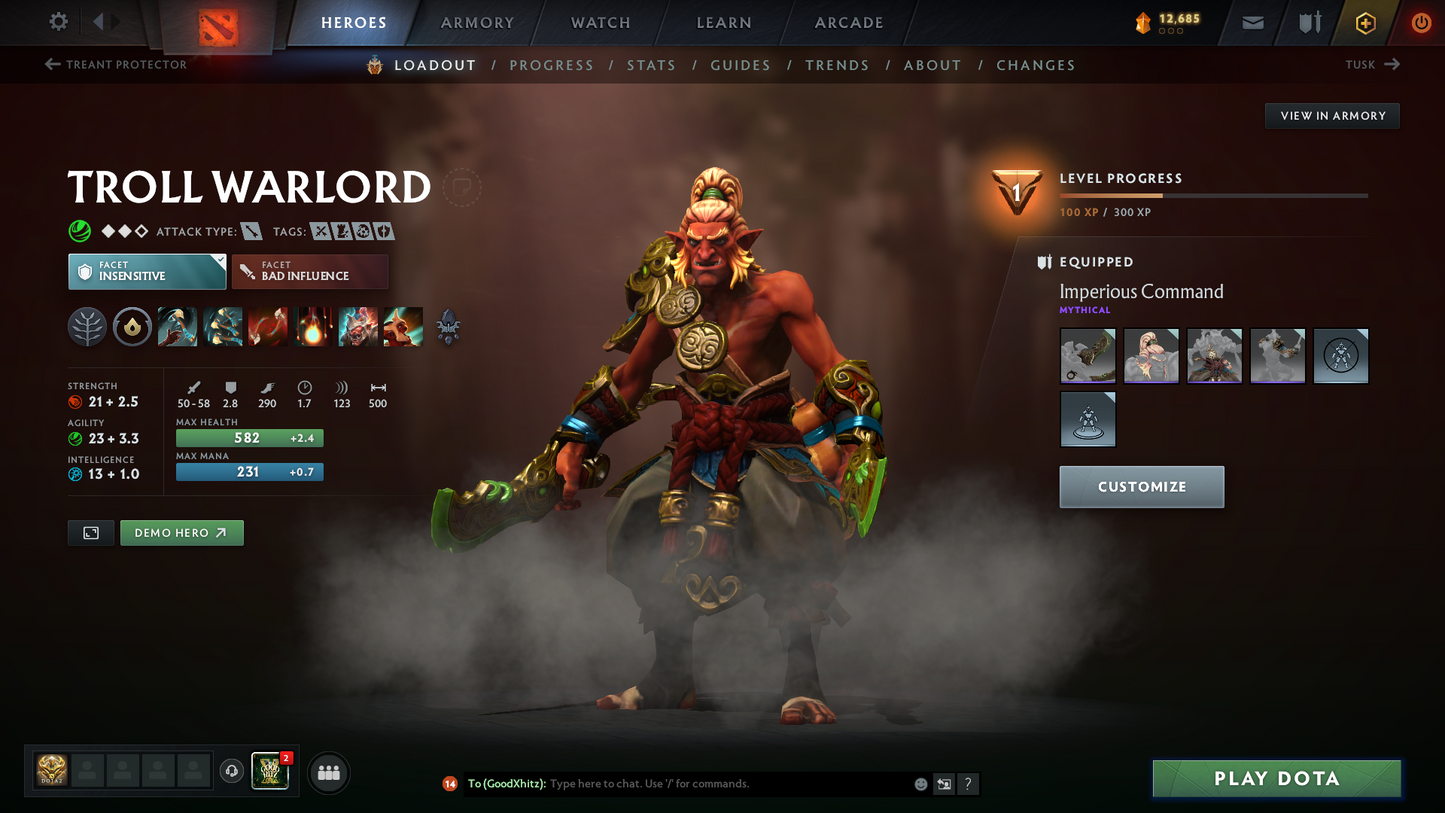Go back to Treant Protector
Image resolution: width=1445 pixels, height=813 pixels.
(x=116, y=65)
